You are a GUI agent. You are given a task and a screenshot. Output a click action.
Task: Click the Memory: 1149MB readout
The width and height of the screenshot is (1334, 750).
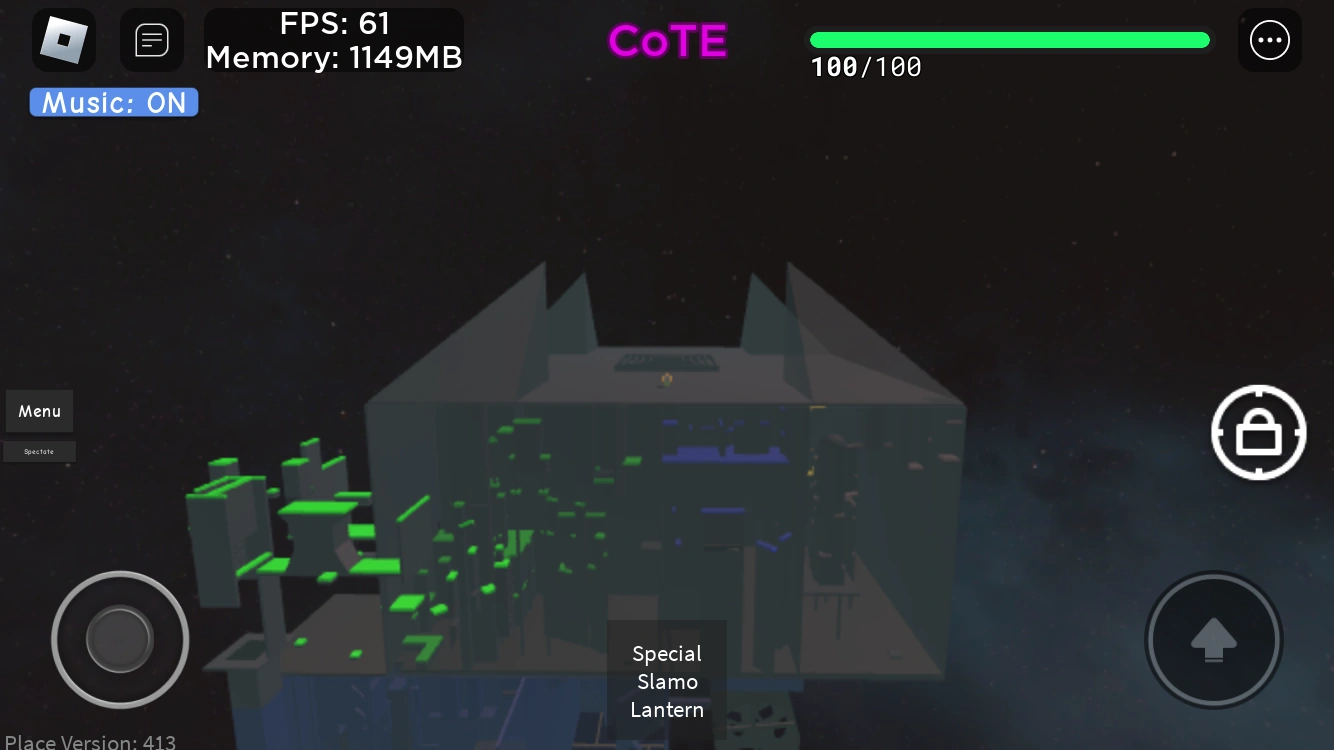[334, 57]
